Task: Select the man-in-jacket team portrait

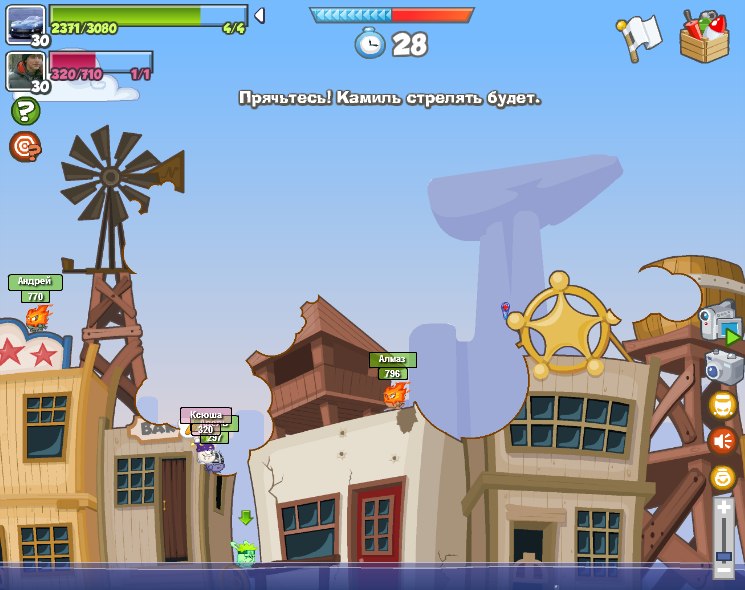Action: tap(25, 70)
